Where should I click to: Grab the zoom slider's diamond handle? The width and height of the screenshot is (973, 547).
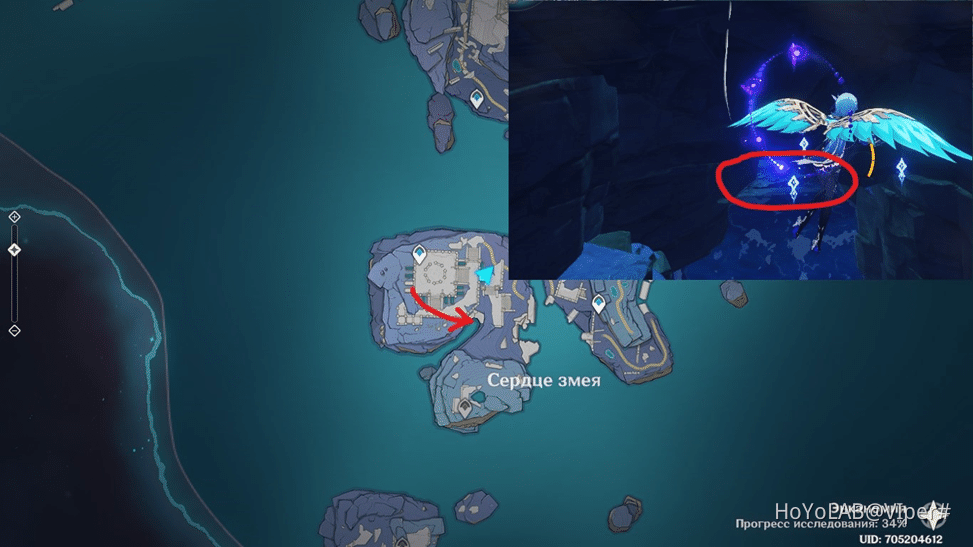(x=14, y=250)
